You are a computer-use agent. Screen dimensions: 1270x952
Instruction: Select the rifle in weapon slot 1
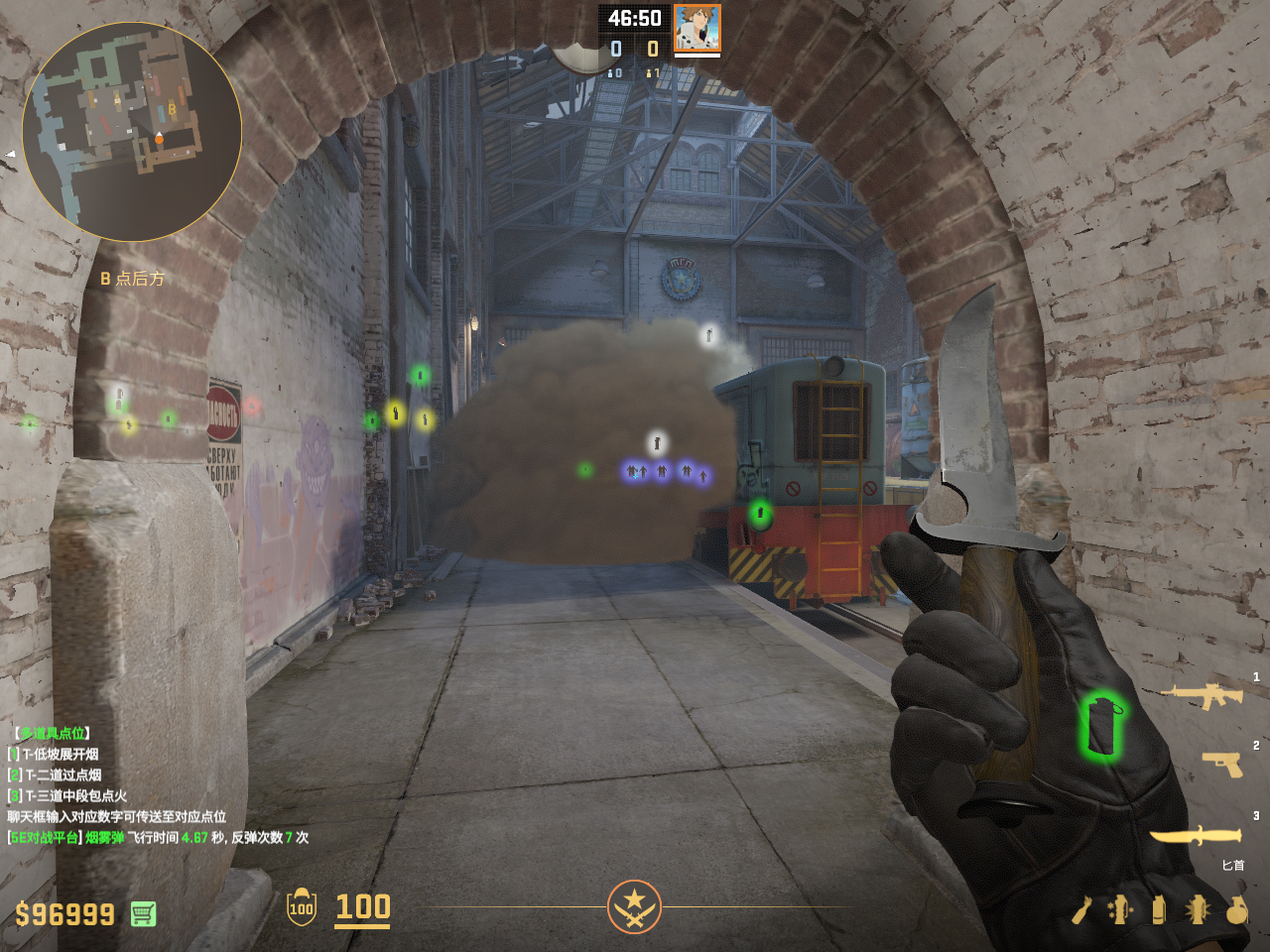(1202, 695)
